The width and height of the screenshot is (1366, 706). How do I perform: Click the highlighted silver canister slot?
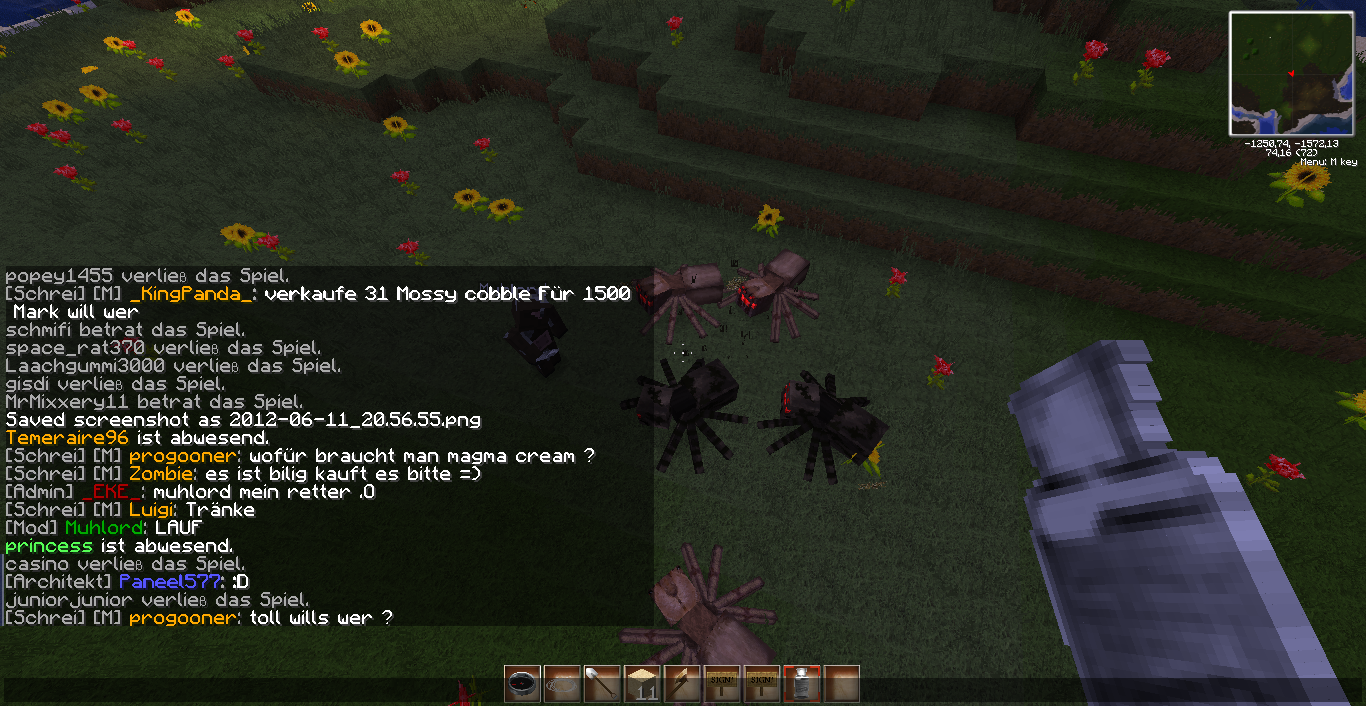pyautogui.click(x=802, y=684)
